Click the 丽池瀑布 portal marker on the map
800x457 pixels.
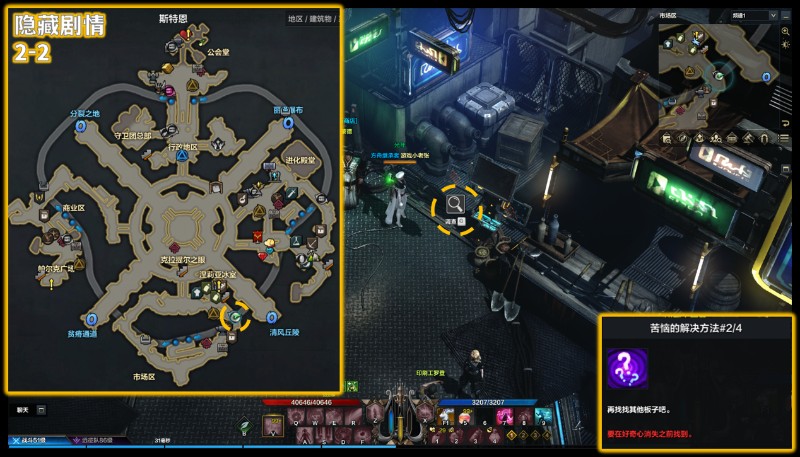point(289,122)
